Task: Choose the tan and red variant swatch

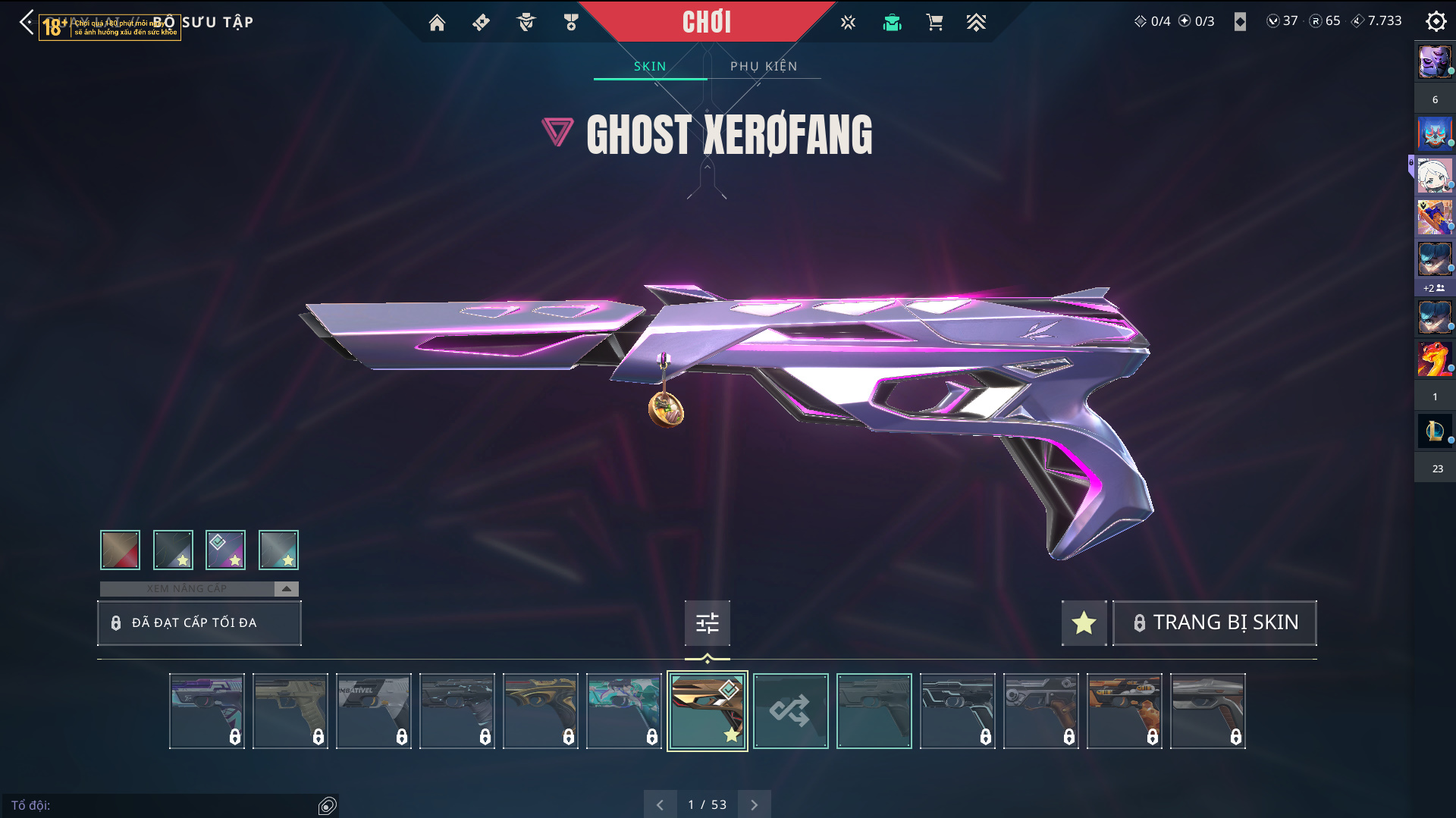Action: click(120, 550)
